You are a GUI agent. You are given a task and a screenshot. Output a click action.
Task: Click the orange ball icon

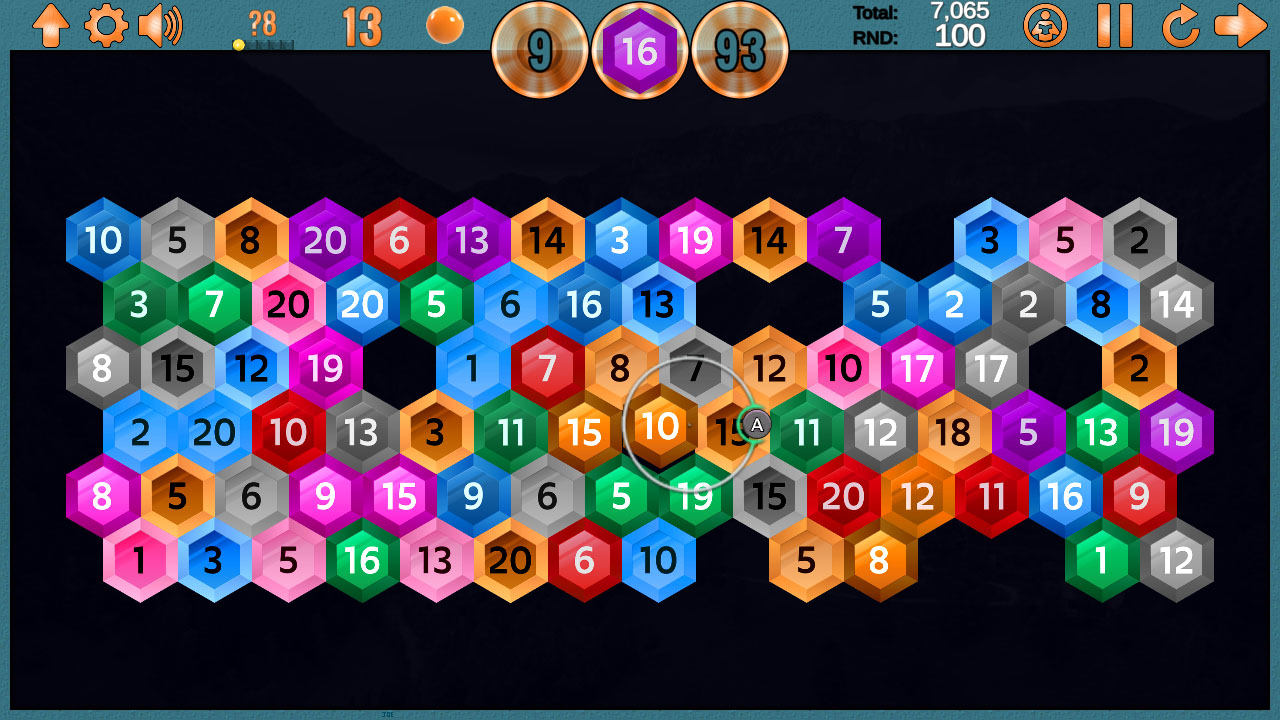[x=444, y=26]
